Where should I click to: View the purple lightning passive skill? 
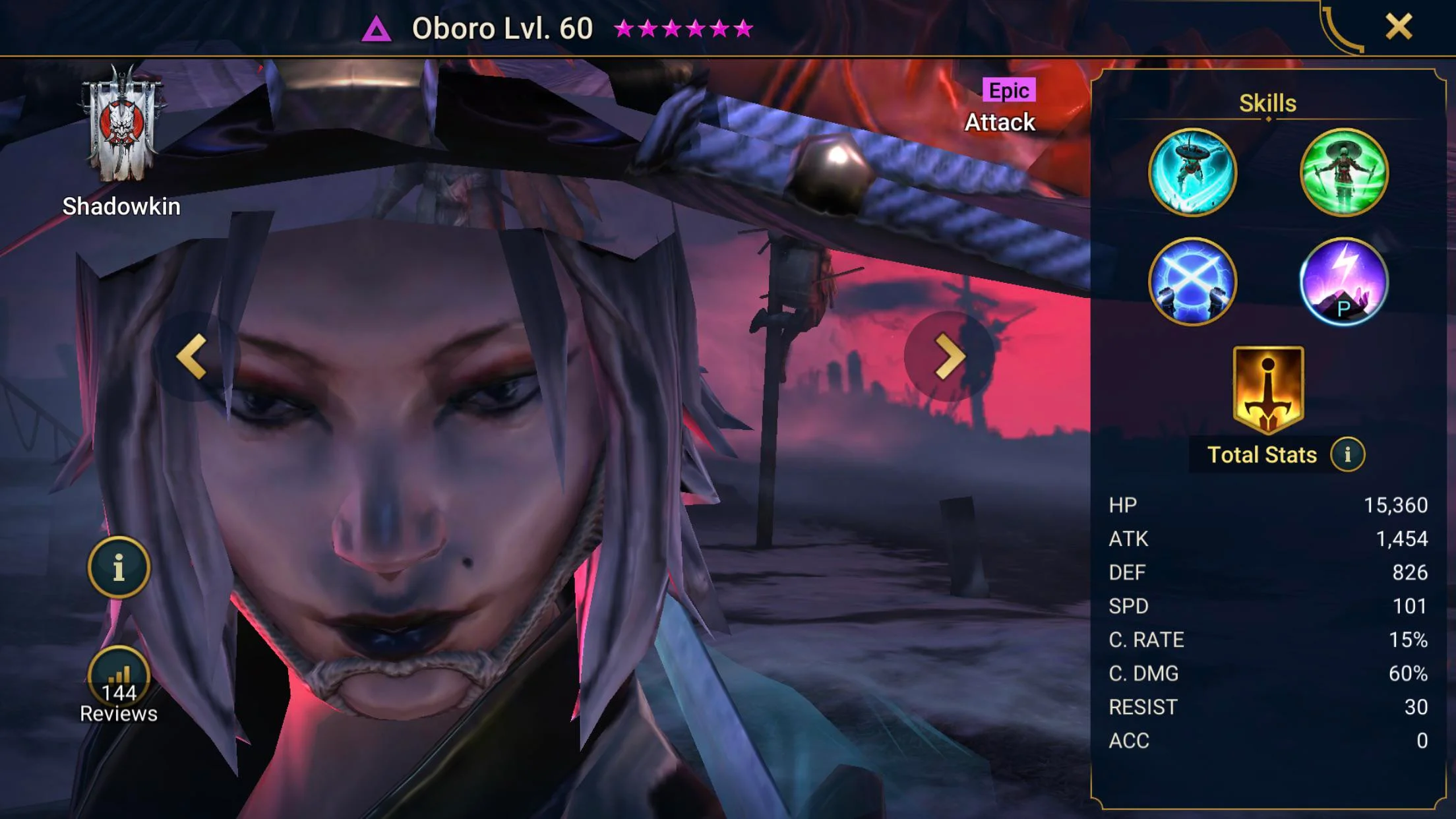[1344, 282]
